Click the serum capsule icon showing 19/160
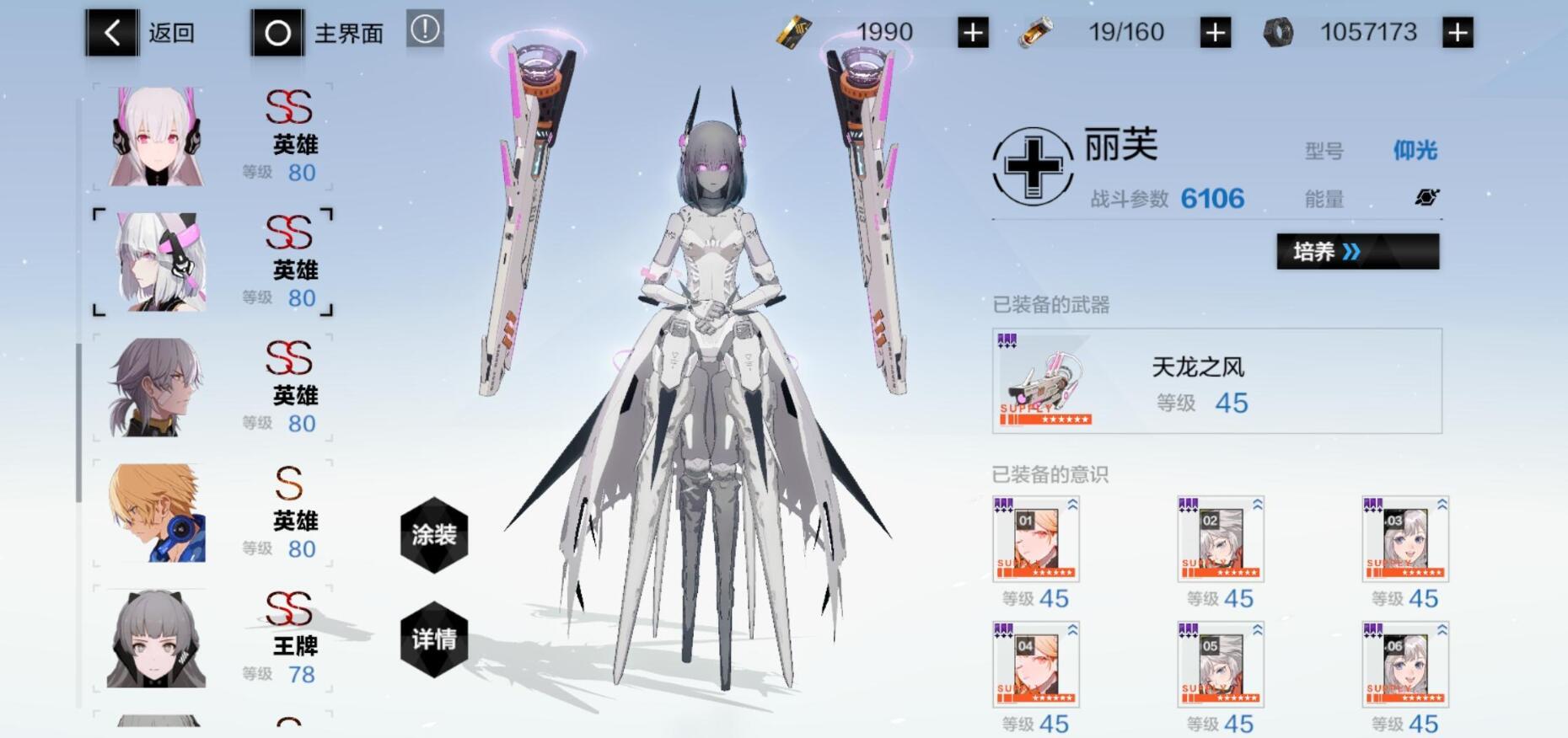The image size is (1568, 738). tap(1037, 32)
